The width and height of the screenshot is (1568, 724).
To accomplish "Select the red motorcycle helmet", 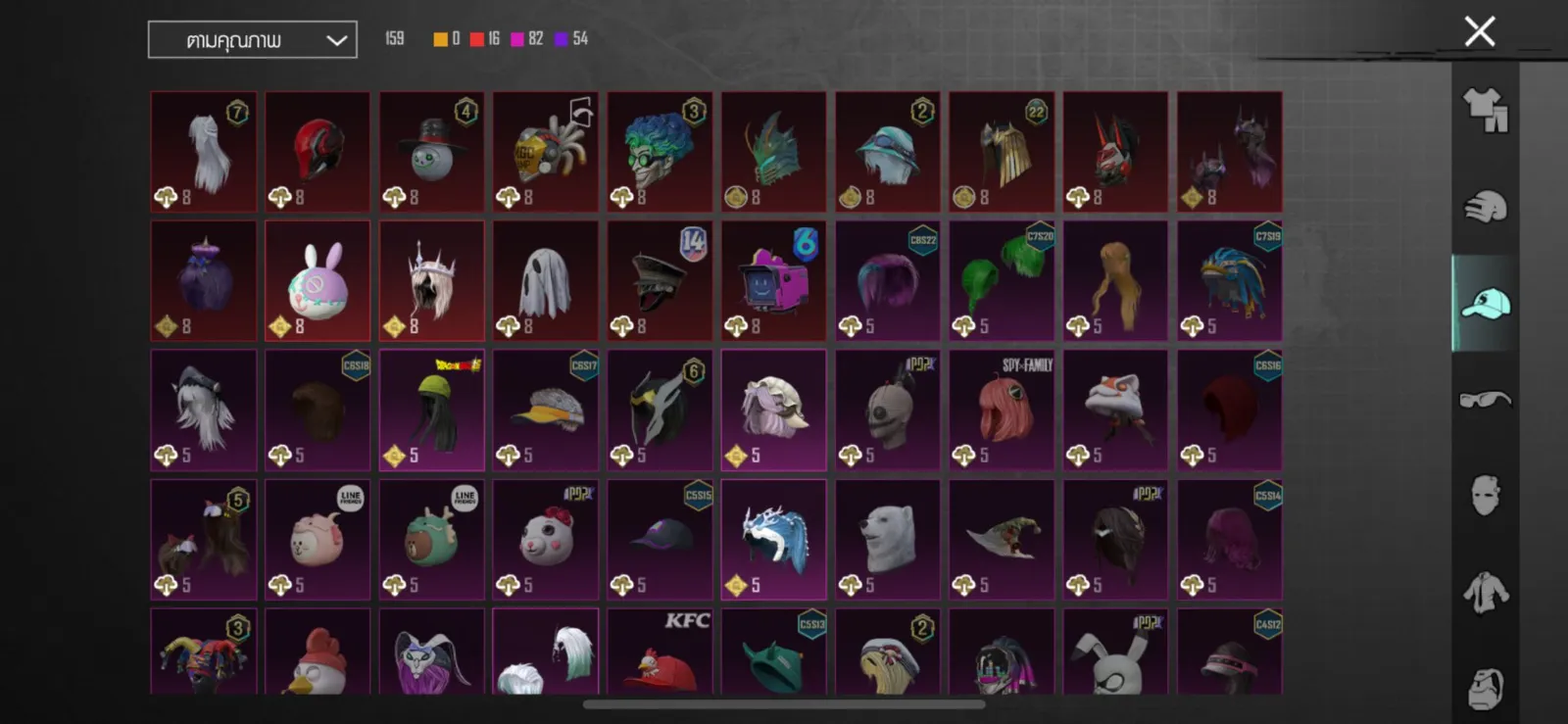I will pyautogui.click(x=318, y=152).
